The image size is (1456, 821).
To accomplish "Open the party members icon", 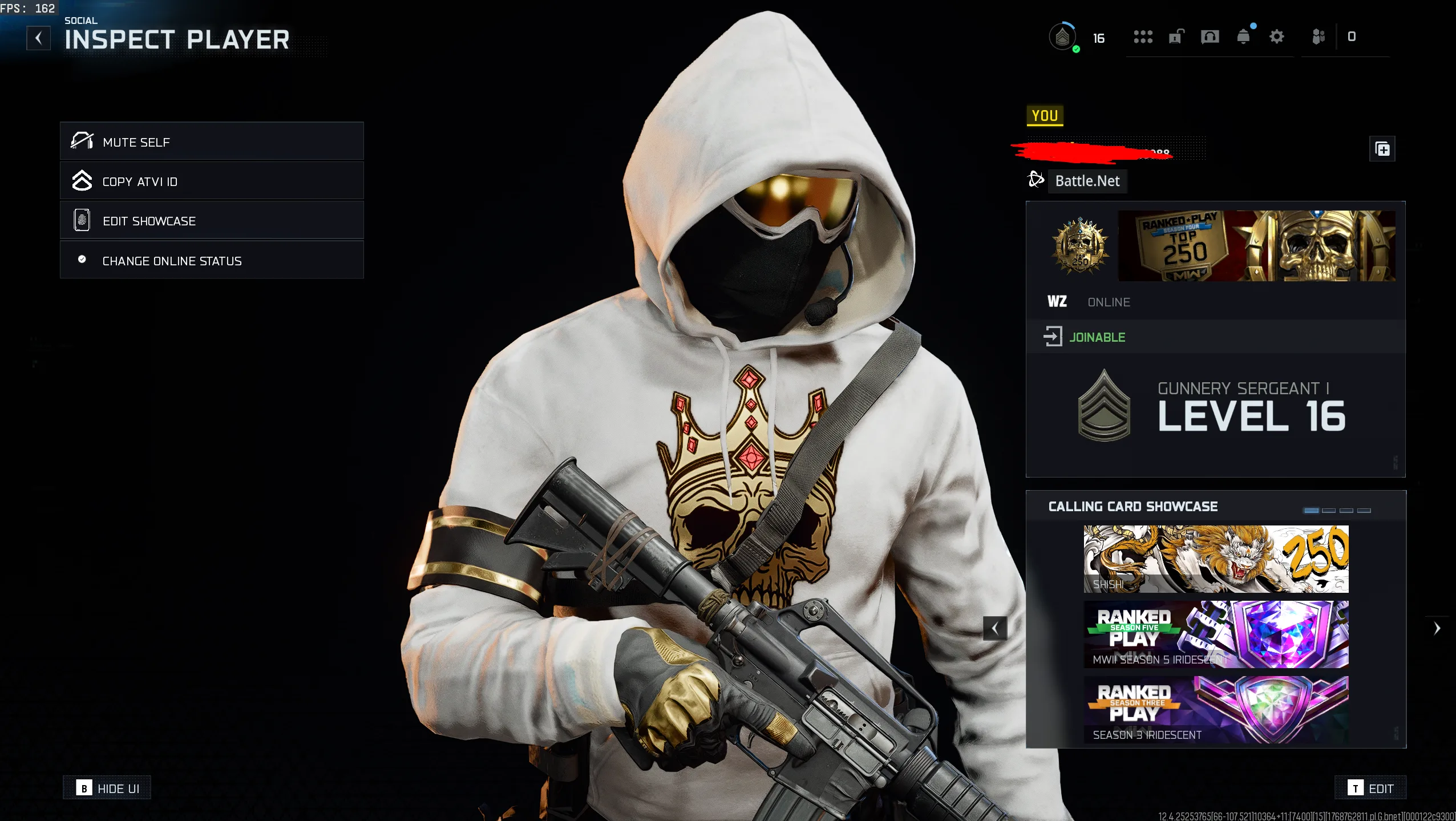I will (1318, 37).
